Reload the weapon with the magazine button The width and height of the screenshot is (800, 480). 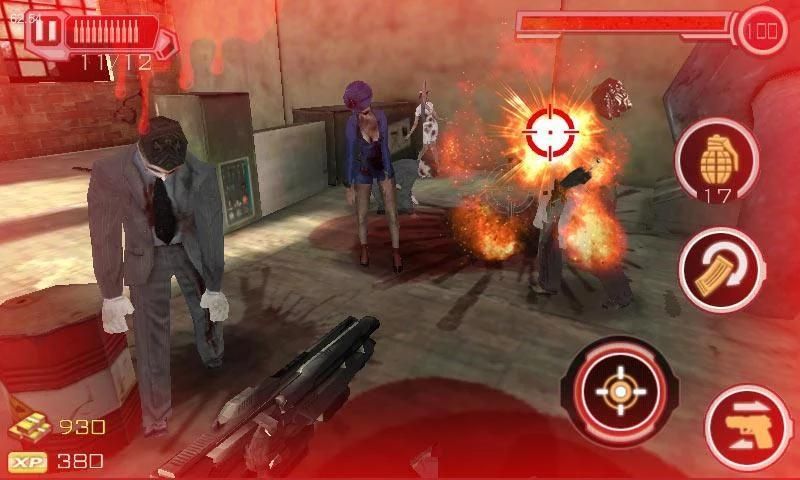tap(717, 269)
